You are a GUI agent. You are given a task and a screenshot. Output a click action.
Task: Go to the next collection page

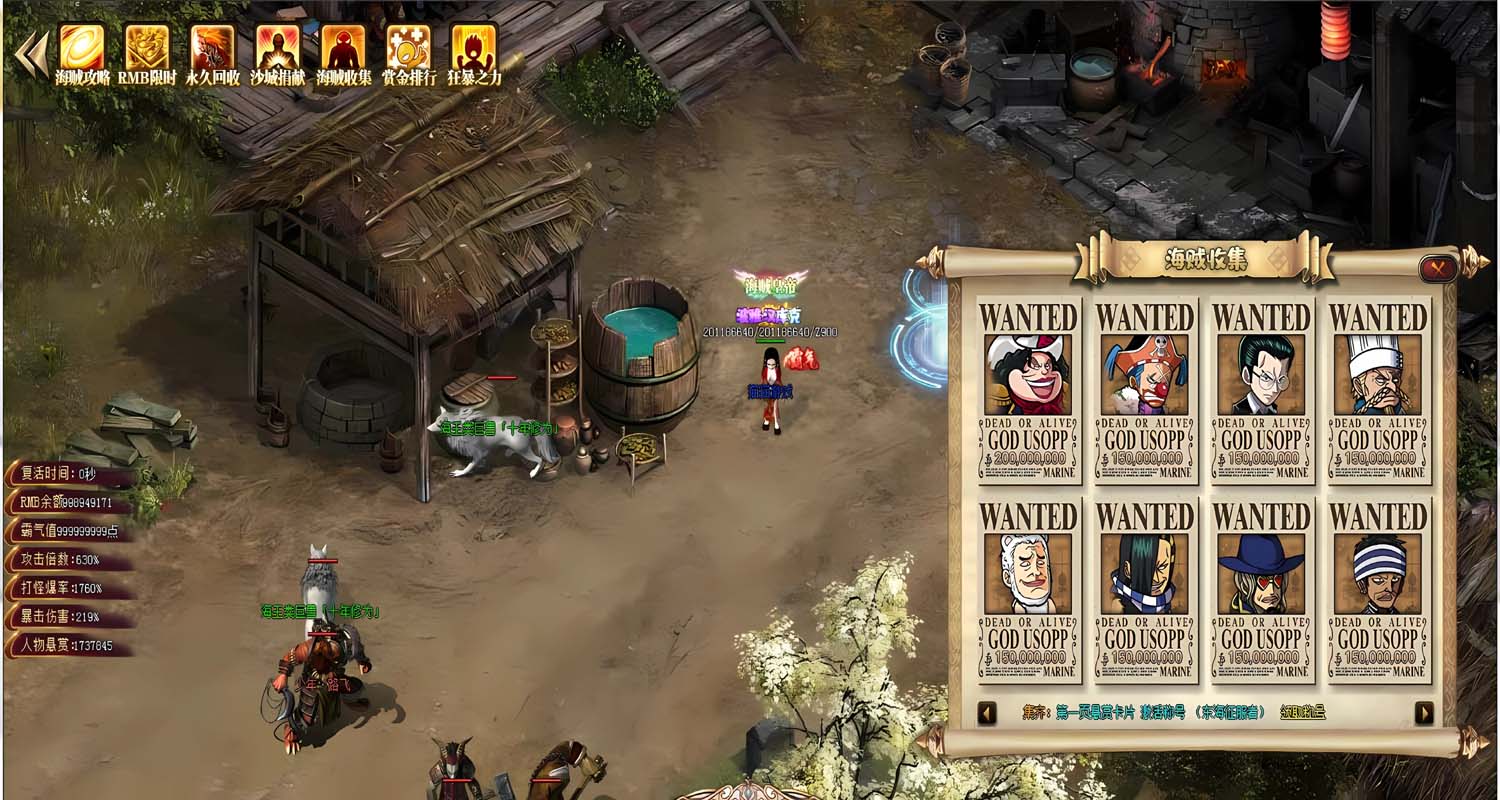pyautogui.click(x=1424, y=713)
